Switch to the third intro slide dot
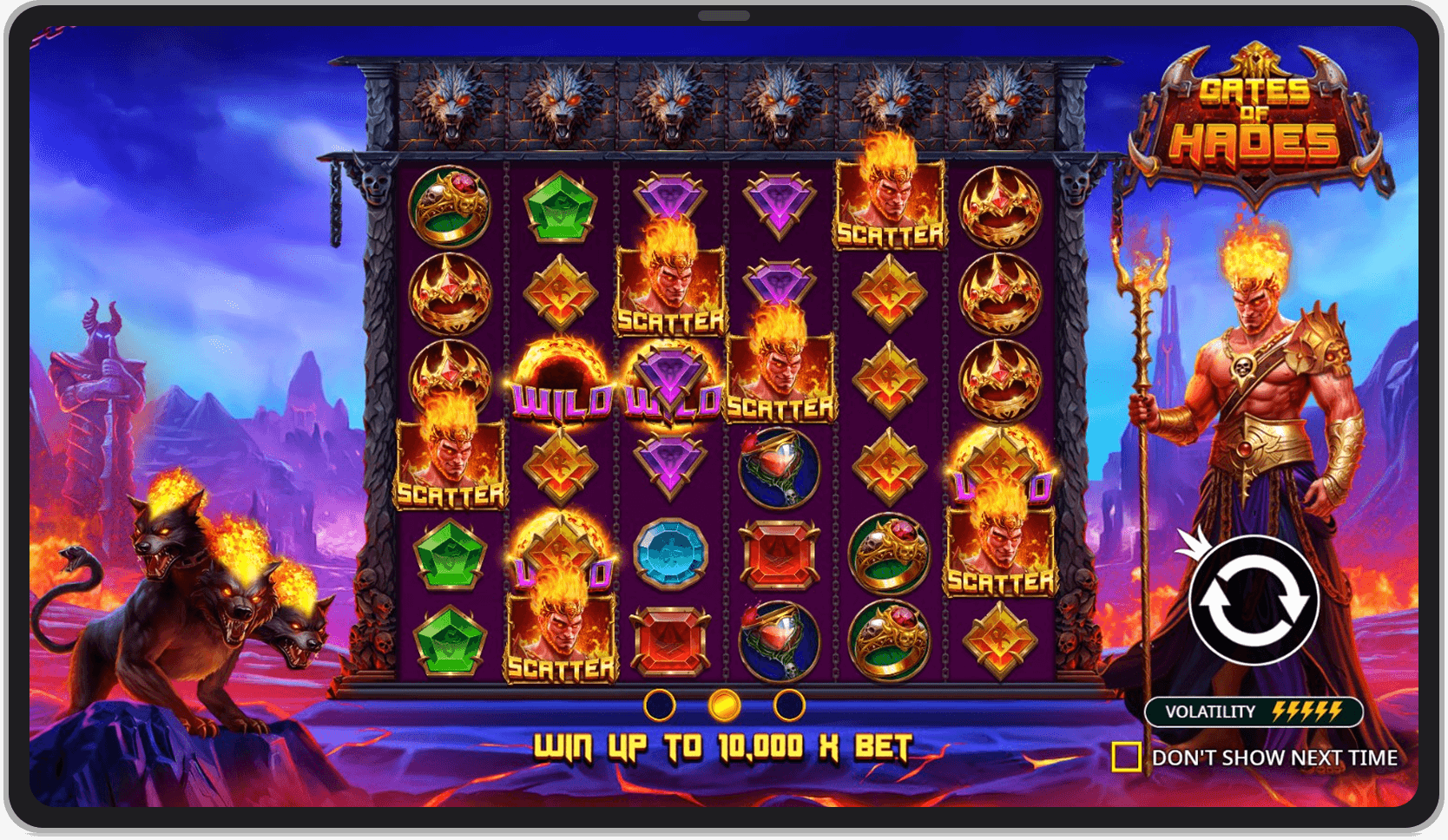This screenshot has height=840, width=1448. coord(789,705)
